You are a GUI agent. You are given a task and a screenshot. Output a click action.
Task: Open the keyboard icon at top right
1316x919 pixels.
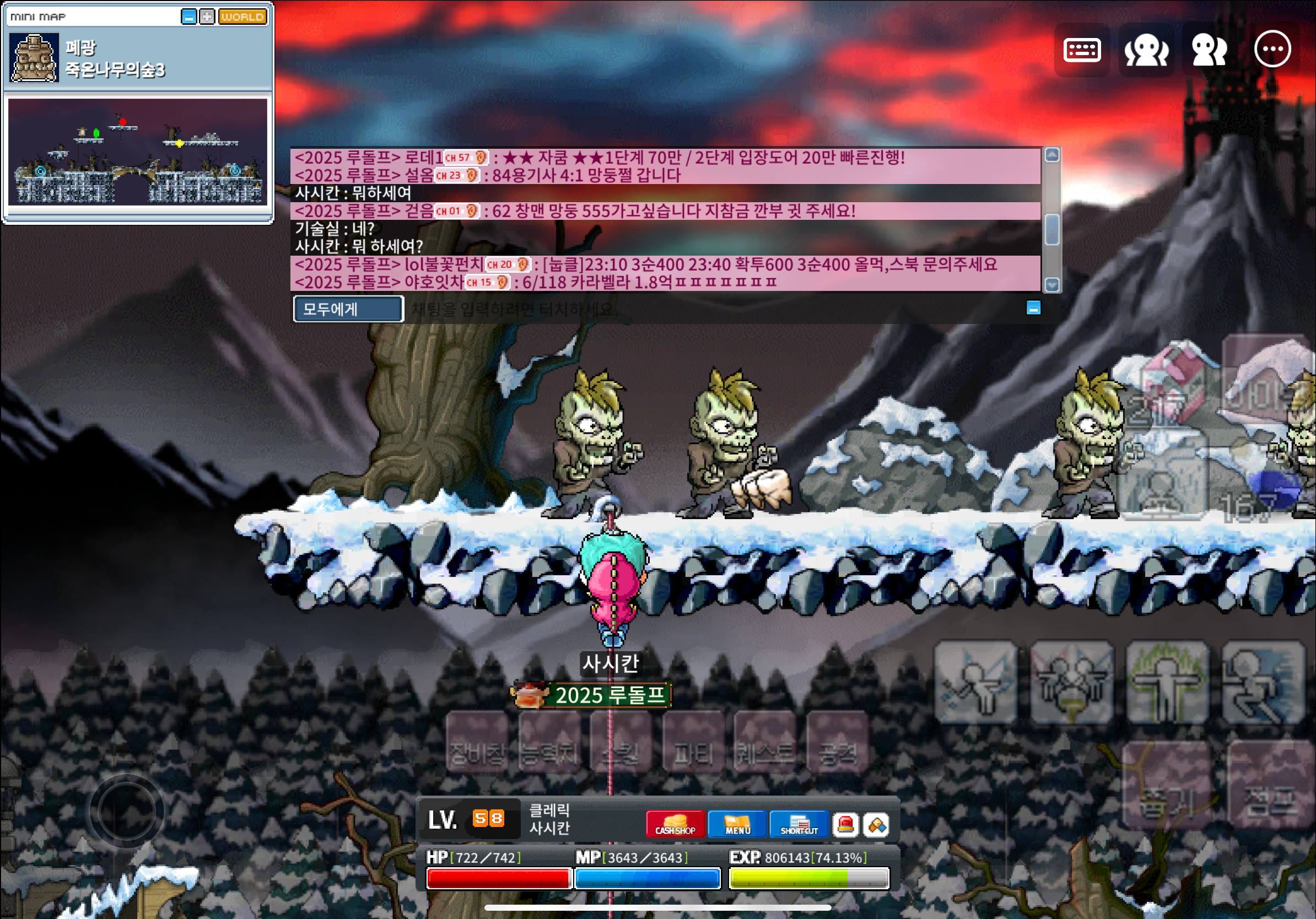click(x=1082, y=50)
